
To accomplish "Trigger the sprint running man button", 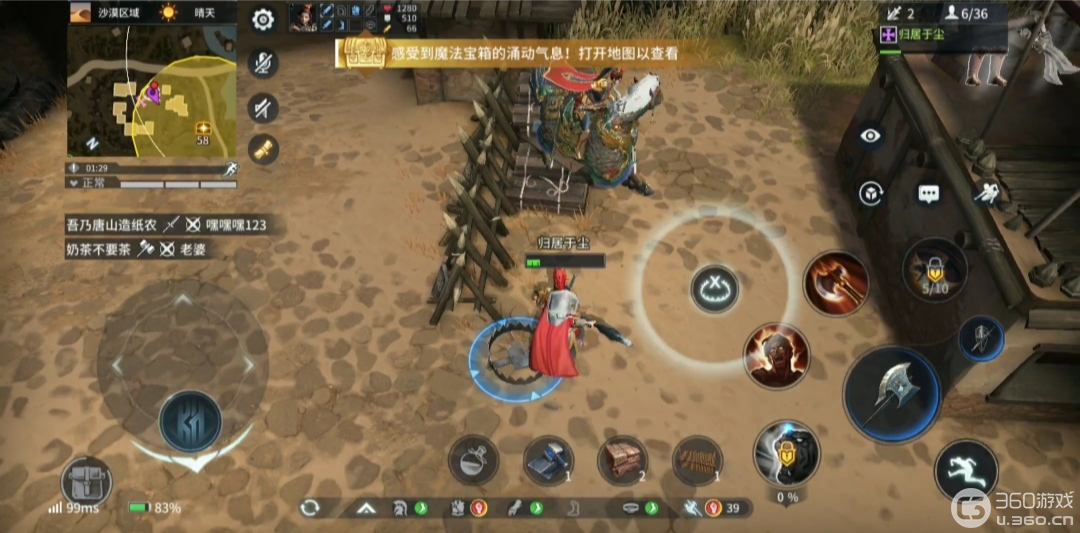I will (966, 469).
